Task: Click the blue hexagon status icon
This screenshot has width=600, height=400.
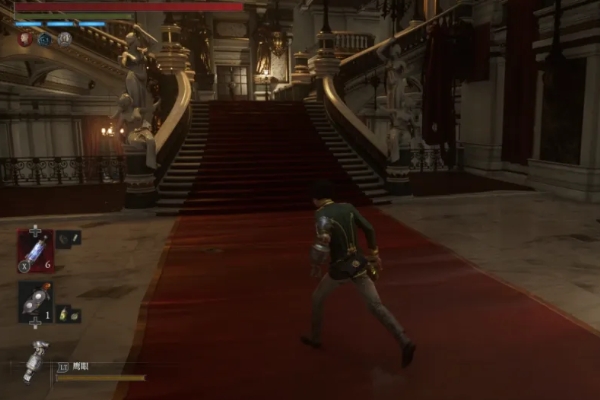Action: [x=45, y=39]
